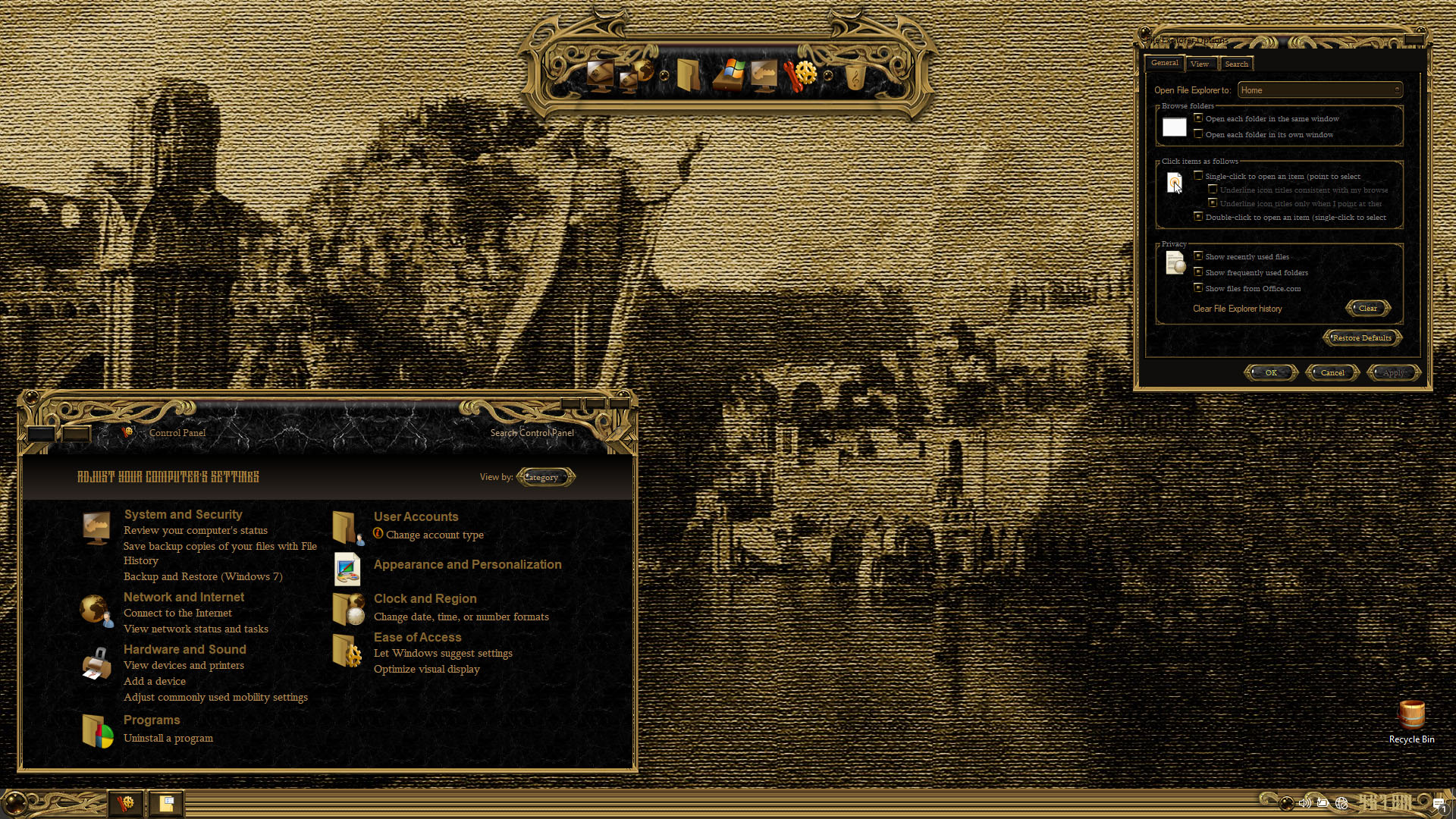Click the Search Control Panel field
Image resolution: width=1456 pixels, height=819 pixels.
pos(532,433)
